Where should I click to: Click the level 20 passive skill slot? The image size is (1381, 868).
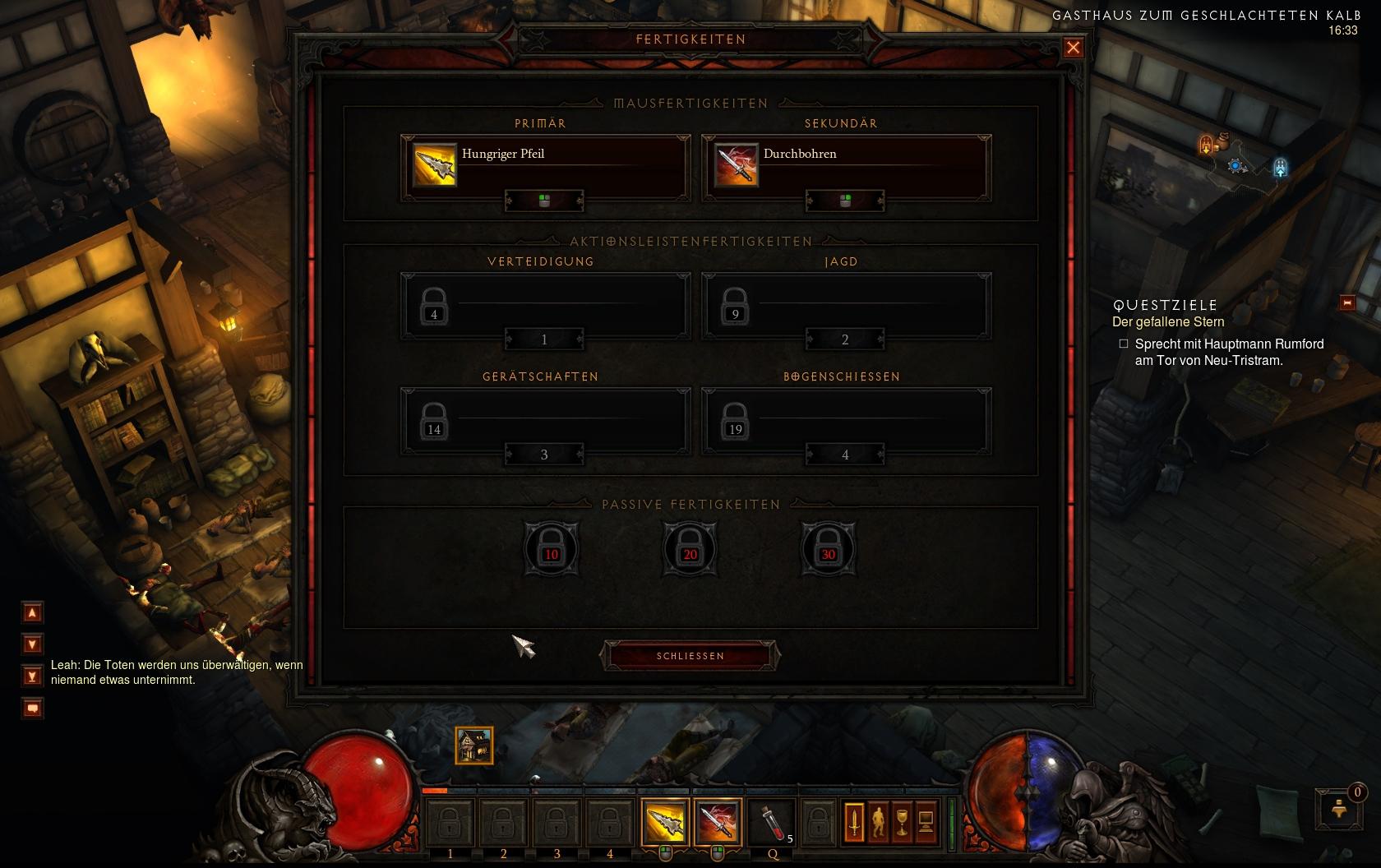point(690,548)
